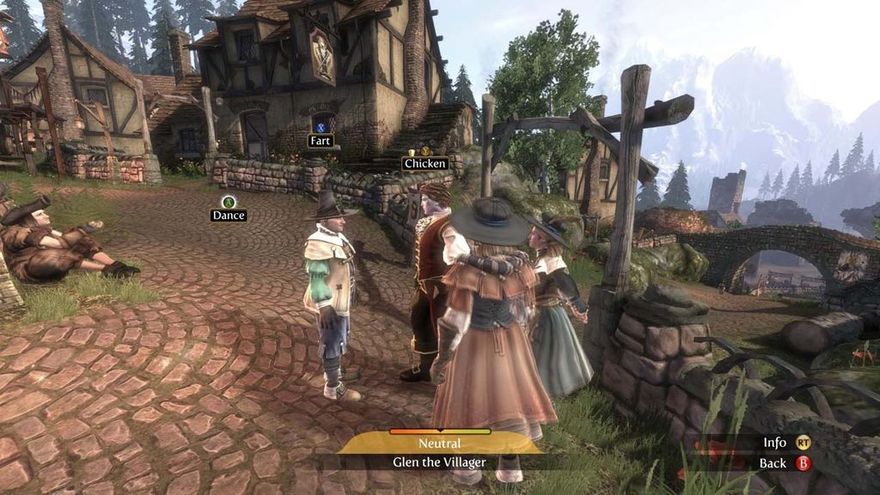The width and height of the screenshot is (880, 495).
Task: Choose the Dance expression option
Action: (228, 214)
